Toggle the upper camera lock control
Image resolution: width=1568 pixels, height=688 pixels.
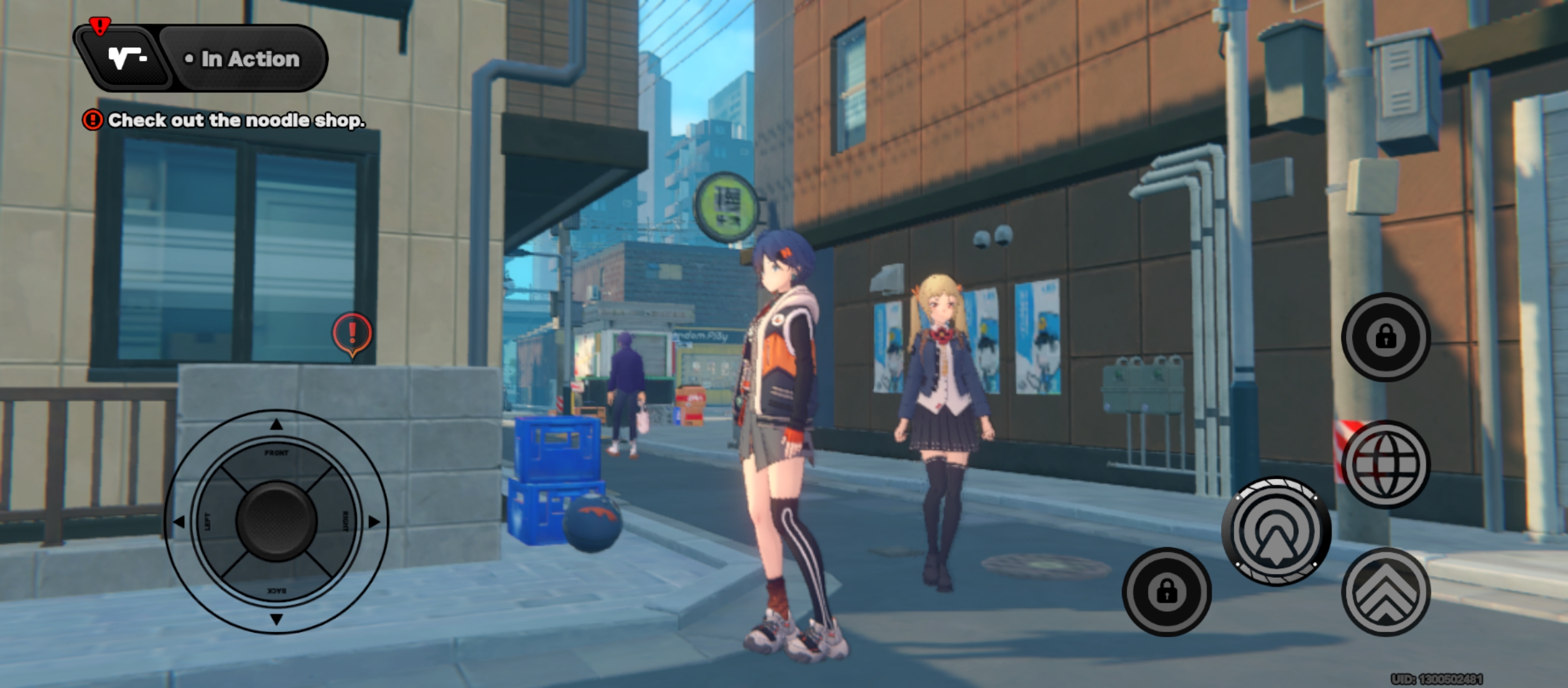pos(1388,338)
